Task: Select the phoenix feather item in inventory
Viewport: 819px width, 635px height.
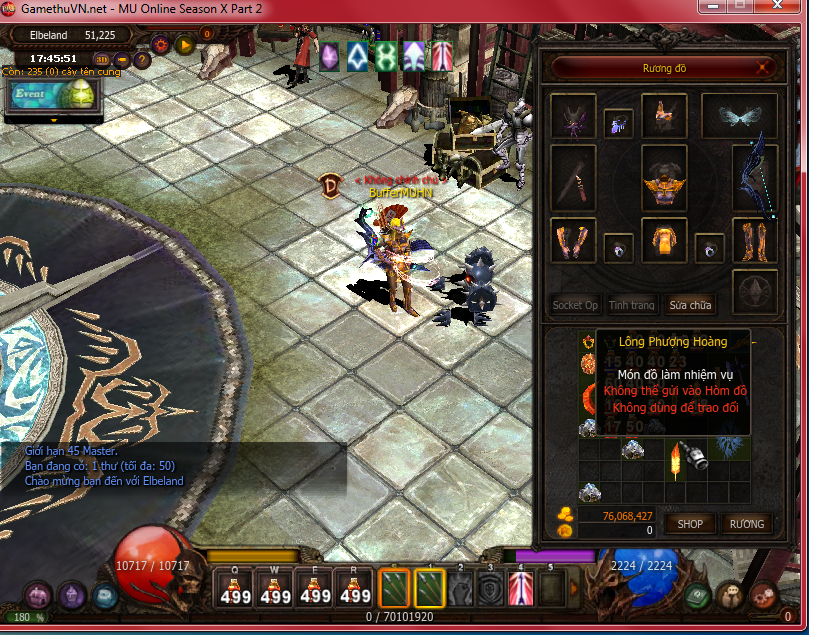Action: [x=678, y=462]
